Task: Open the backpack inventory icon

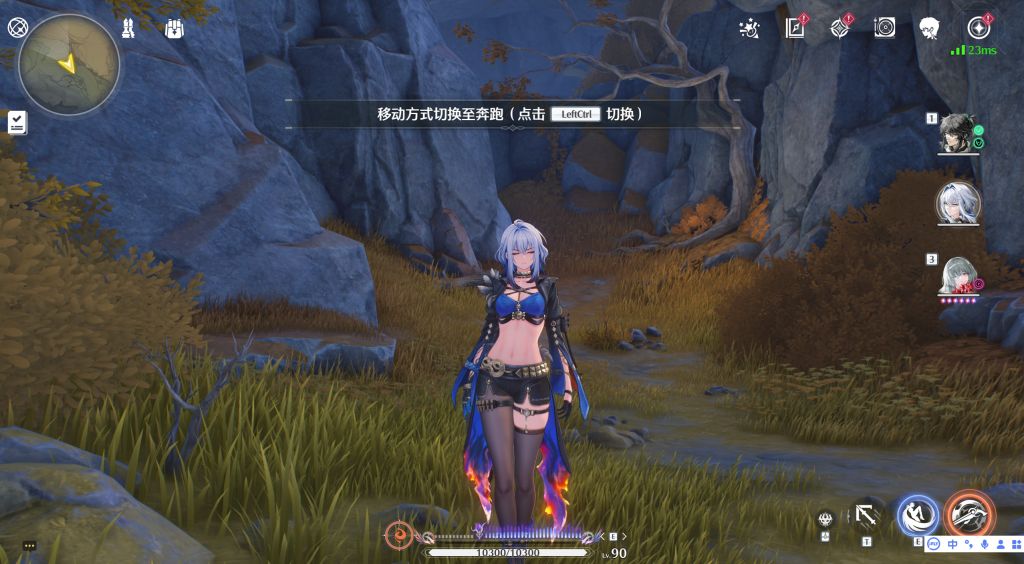Action: (174, 28)
